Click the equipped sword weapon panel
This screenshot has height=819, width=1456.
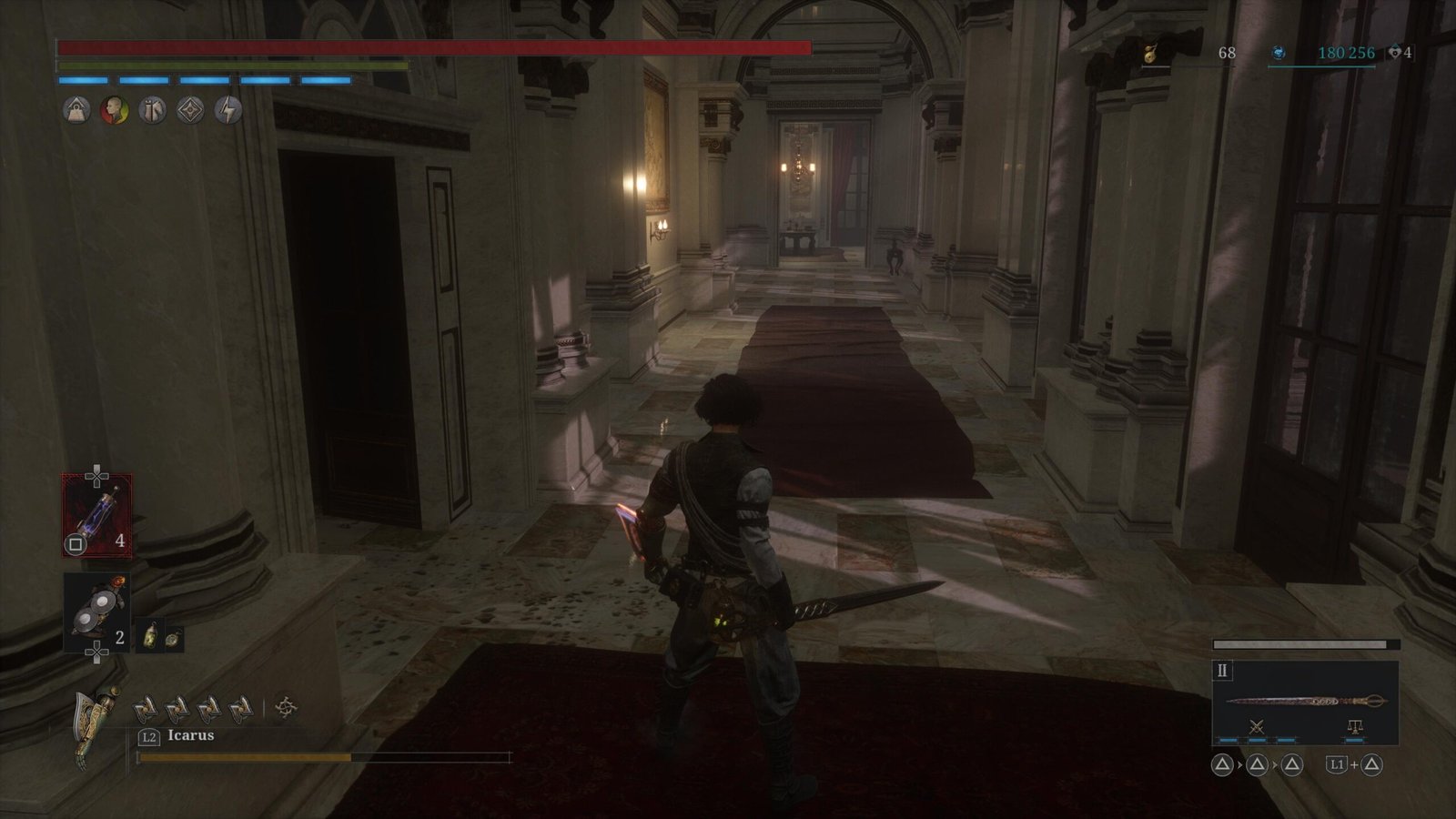[x=1305, y=702]
